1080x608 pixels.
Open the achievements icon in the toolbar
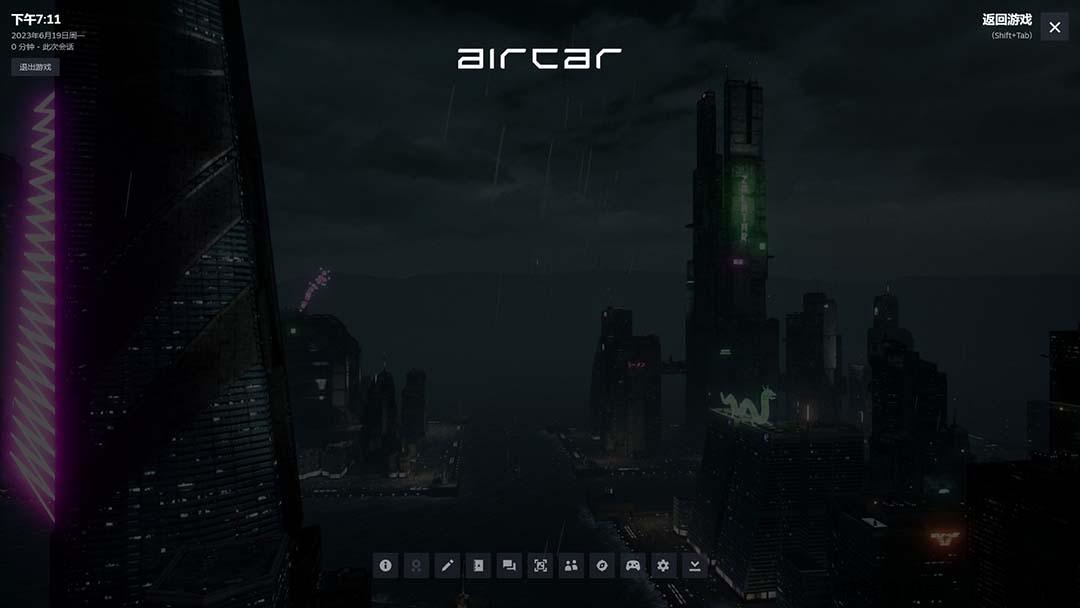(x=417, y=565)
